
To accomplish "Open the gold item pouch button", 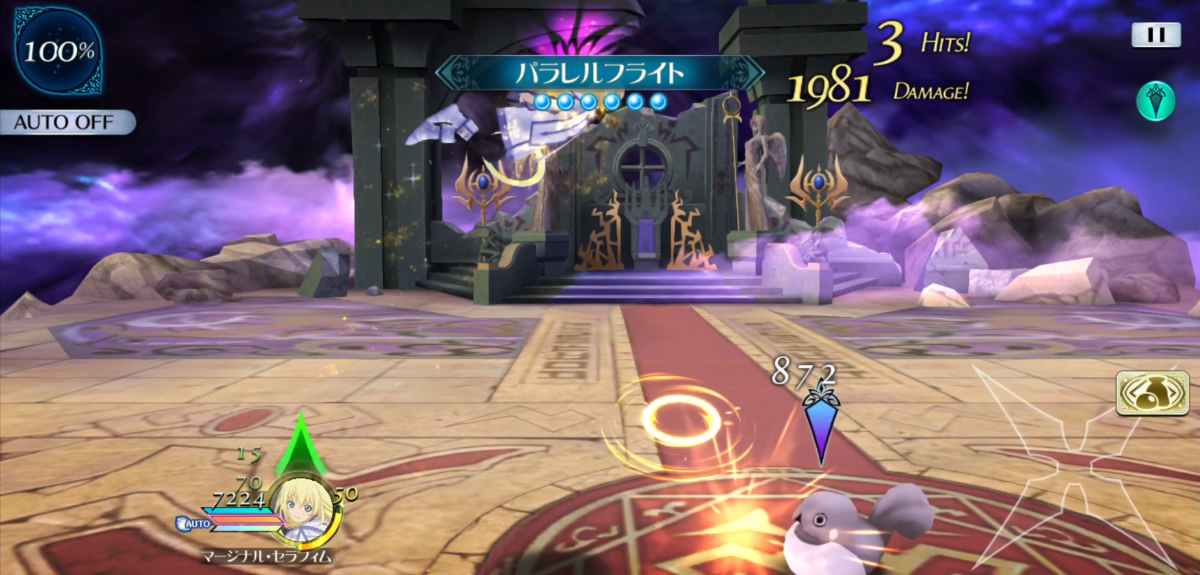I will pyautogui.click(x=1152, y=392).
